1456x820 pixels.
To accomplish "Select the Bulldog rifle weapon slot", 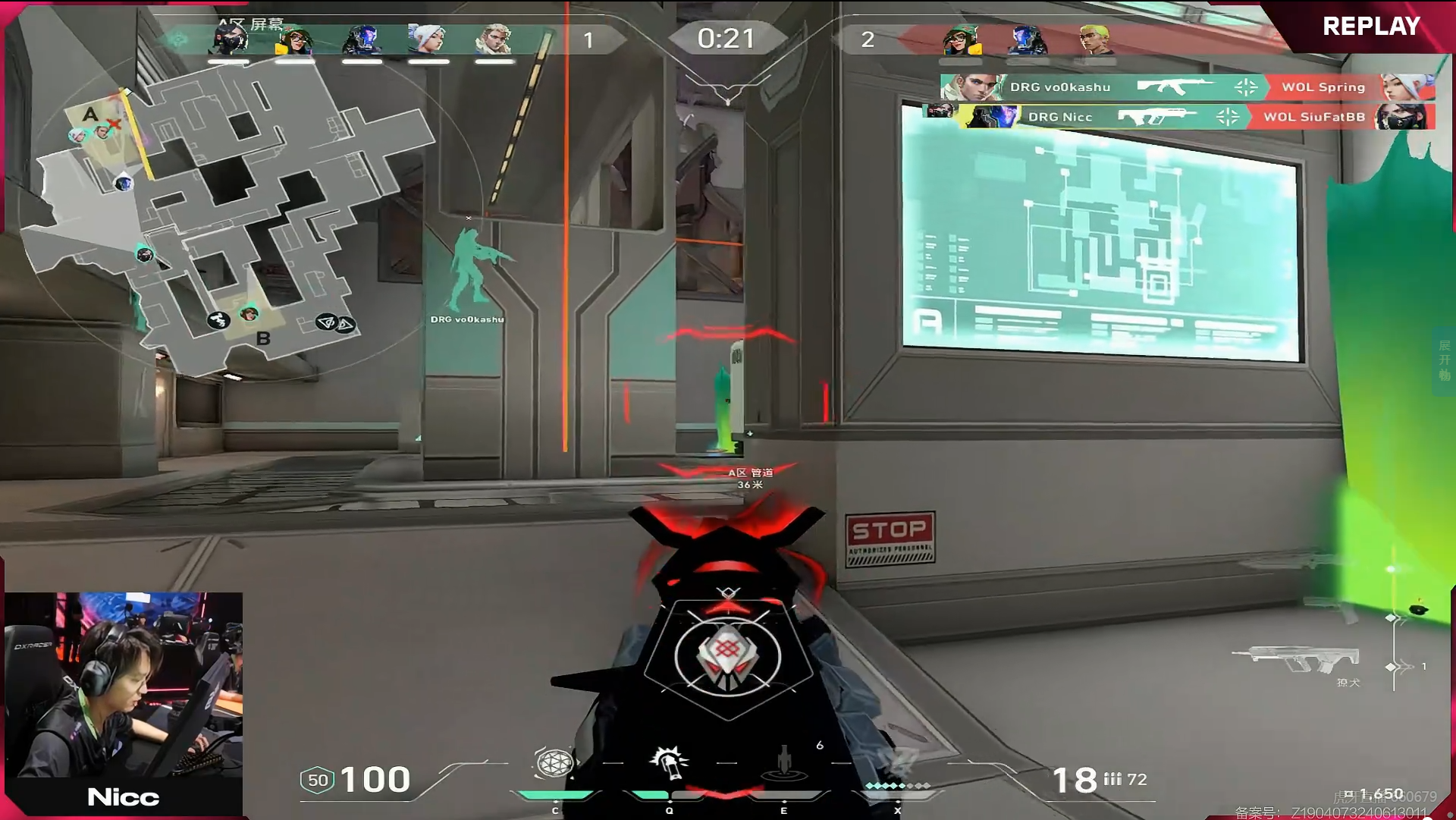I will point(1297,661).
